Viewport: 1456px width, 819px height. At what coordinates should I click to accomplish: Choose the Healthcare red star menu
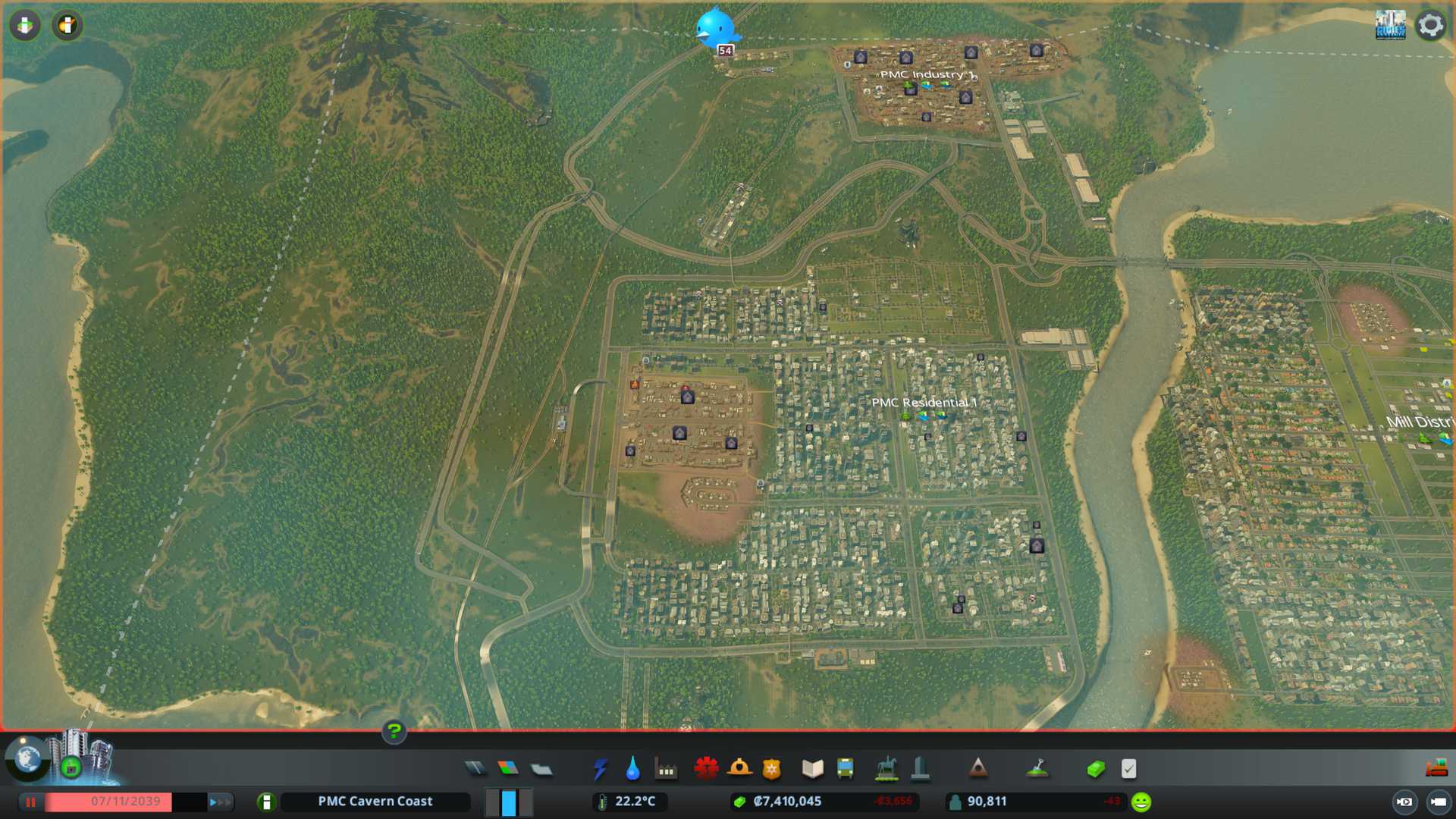pos(706,769)
